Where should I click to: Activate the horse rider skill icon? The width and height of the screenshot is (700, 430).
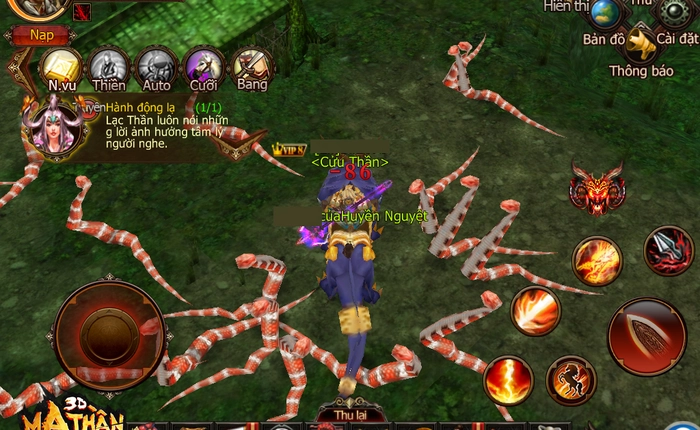coord(571,380)
